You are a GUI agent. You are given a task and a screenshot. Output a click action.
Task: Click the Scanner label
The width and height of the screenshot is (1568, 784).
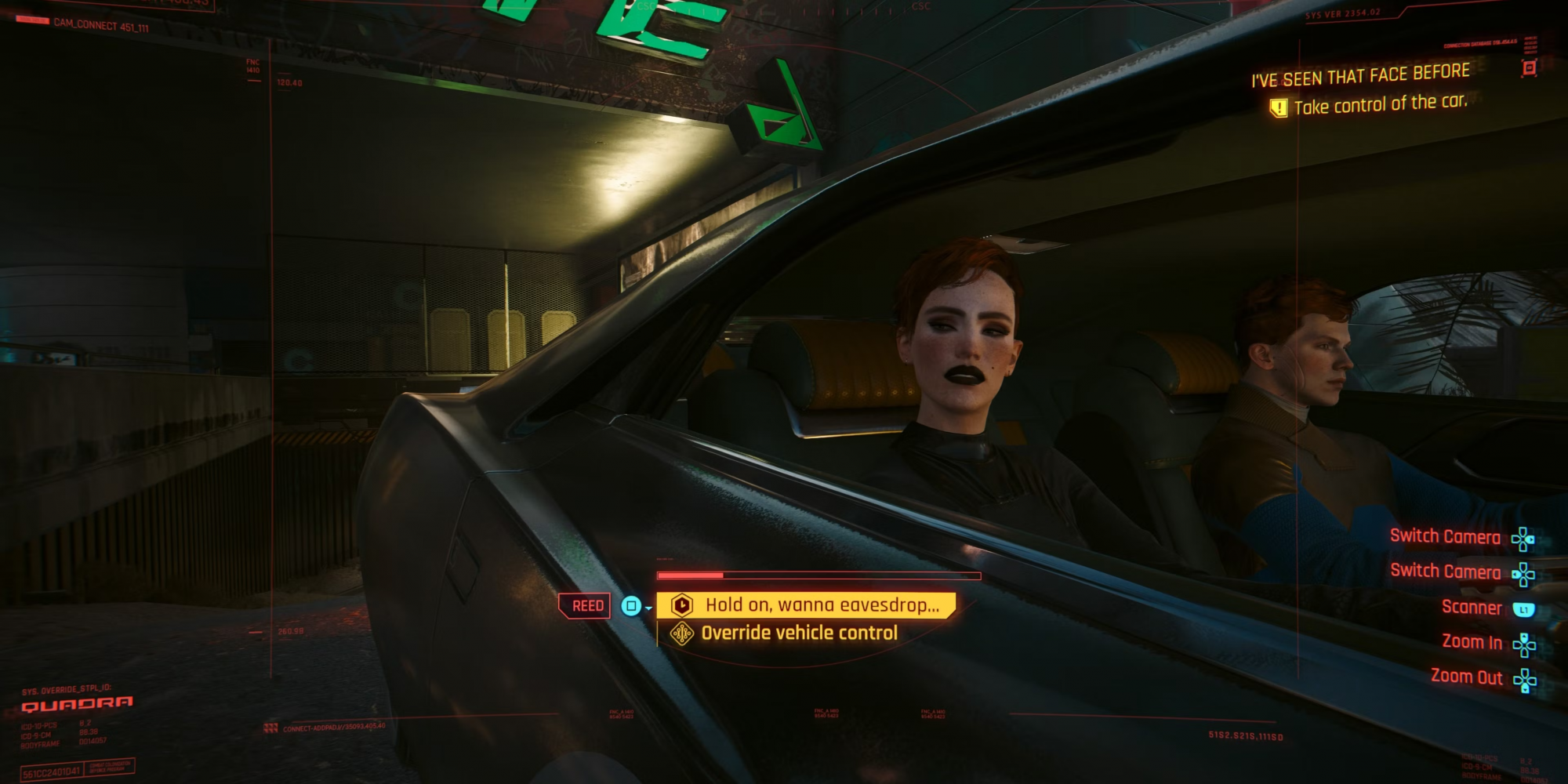pyautogui.click(x=1472, y=608)
